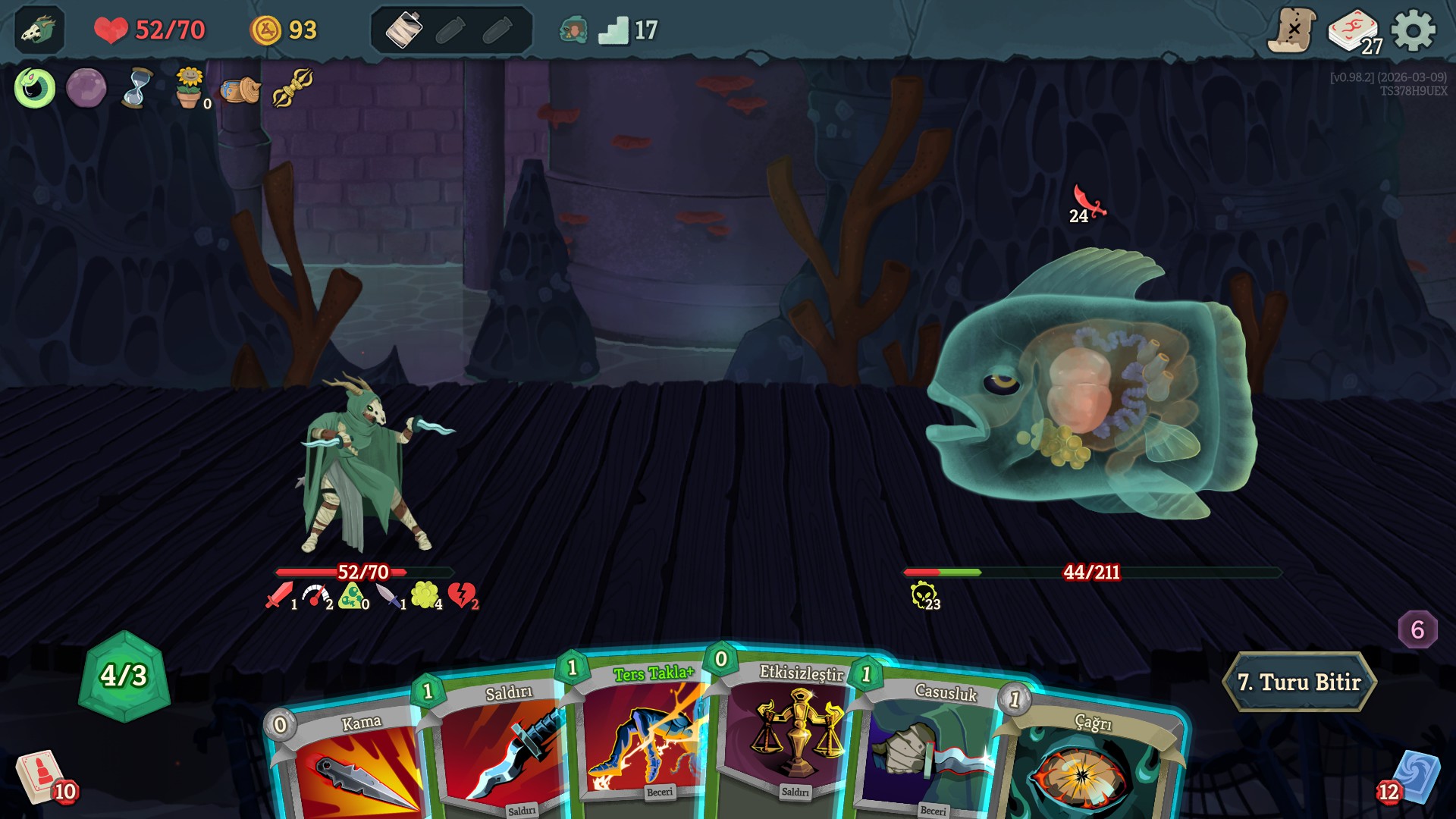Open the map scroll
Image resolution: width=1456 pixels, height=819 pixels.
(x=1291, y=30)
